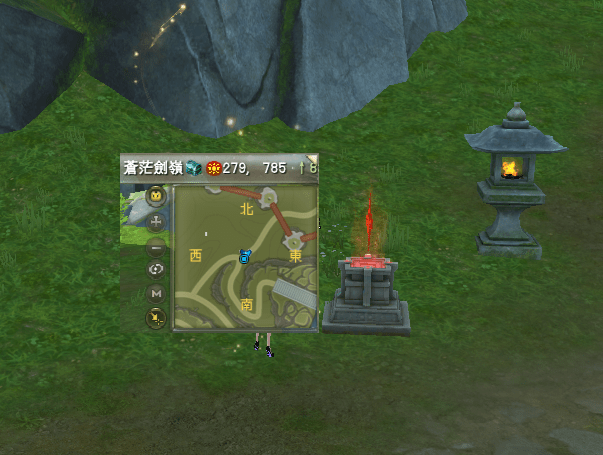The width and height of the screenshot is (603, 455).
Task: Select the blue player marker on minimap
Action: [243, 257]
